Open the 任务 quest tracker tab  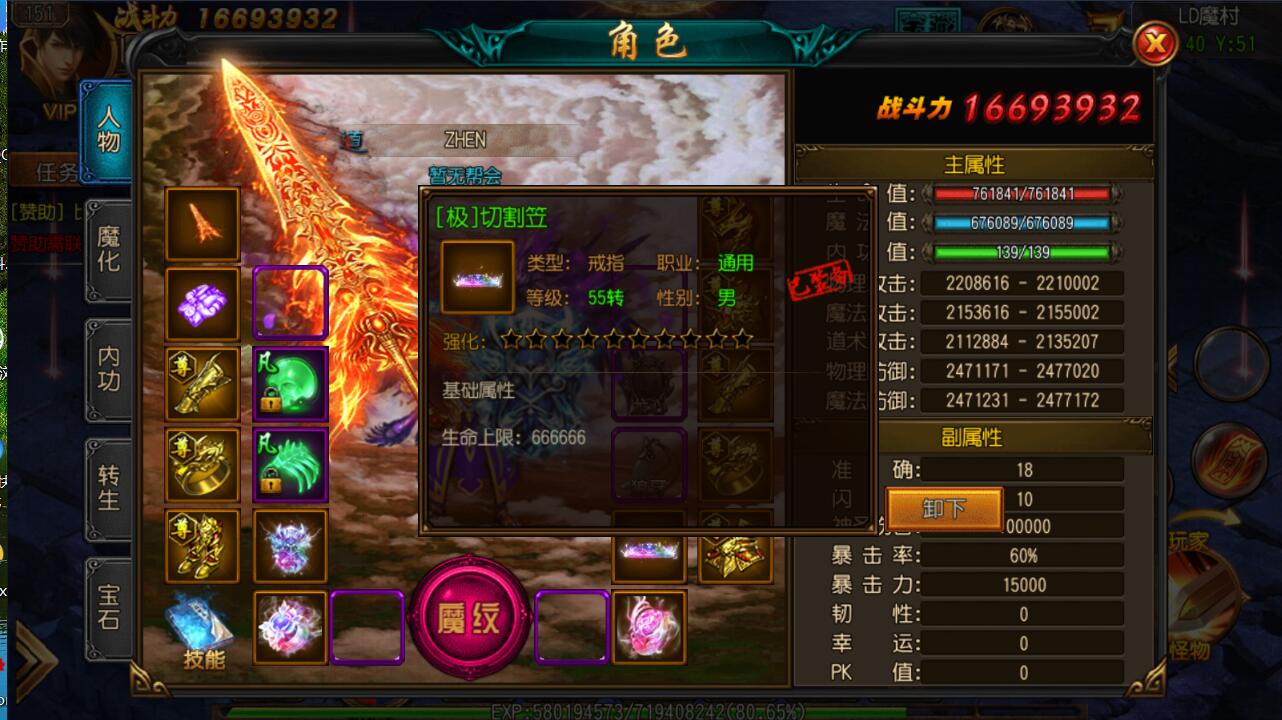(55, 171)
